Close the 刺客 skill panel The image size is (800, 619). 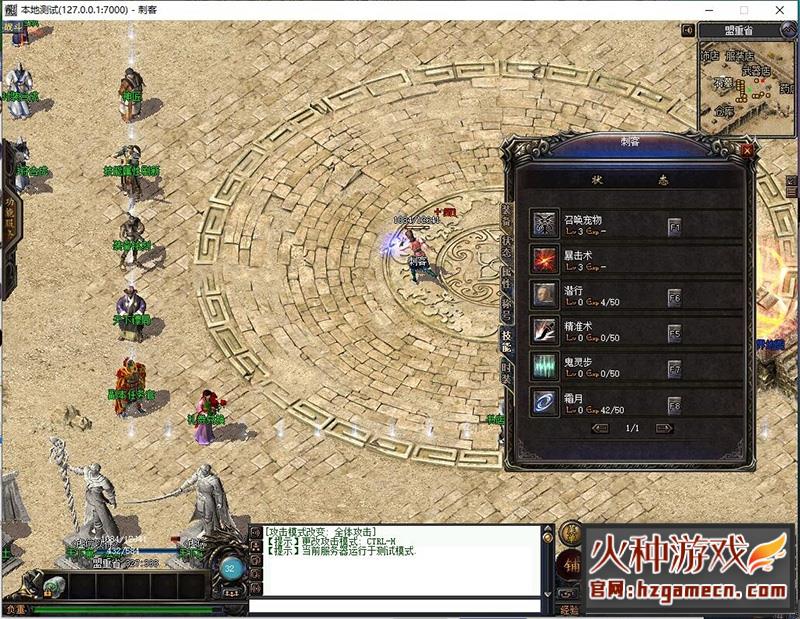coord(746,150)
